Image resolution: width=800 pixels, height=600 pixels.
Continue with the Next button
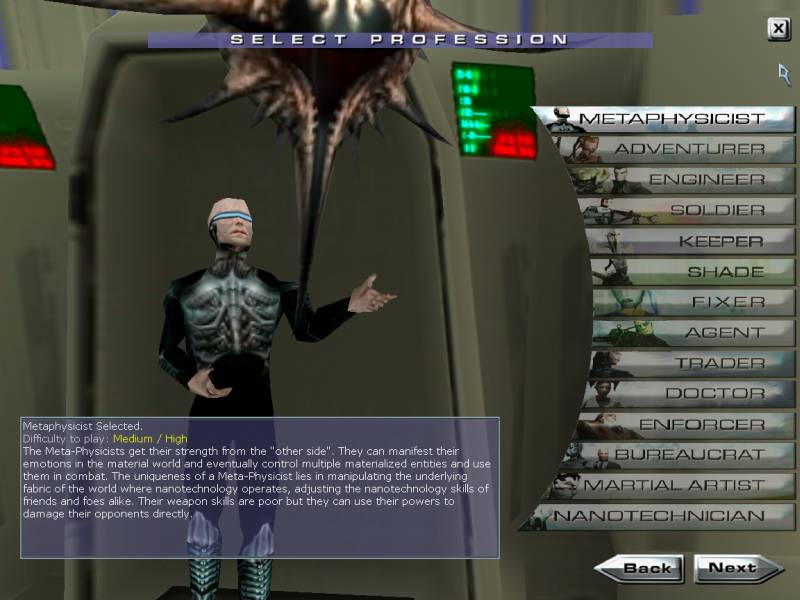(737, 568)
